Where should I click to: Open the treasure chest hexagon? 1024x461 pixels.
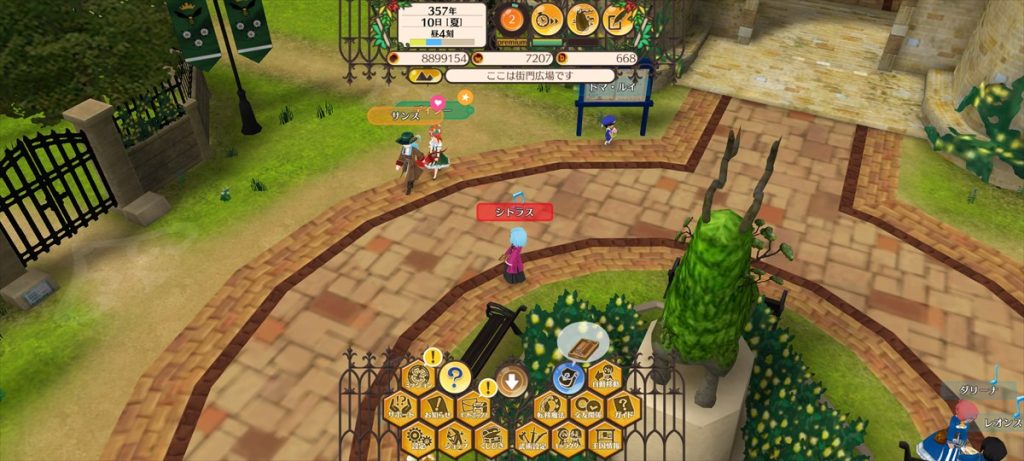tap(491, 437)
